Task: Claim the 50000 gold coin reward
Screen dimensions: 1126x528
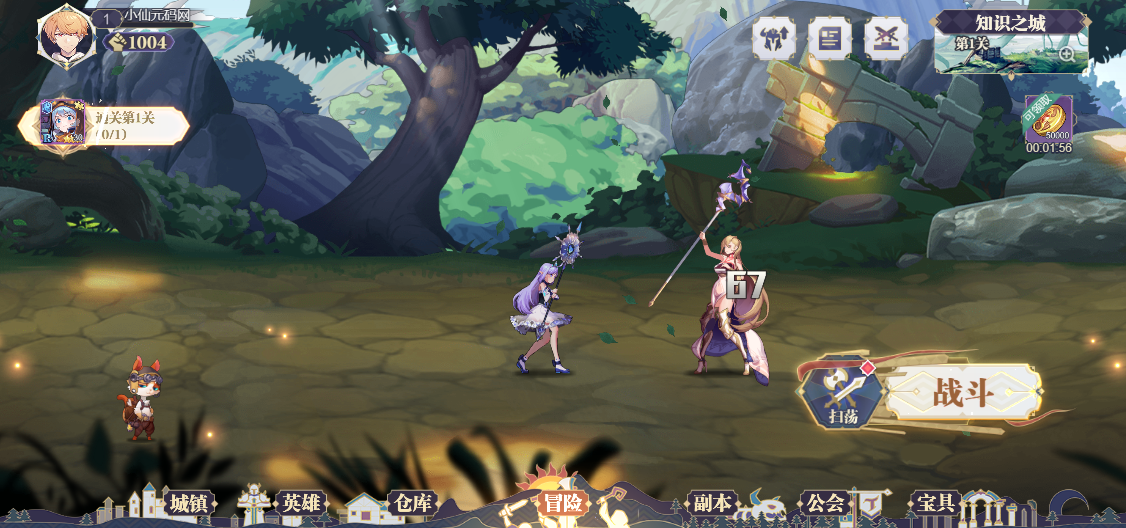Action: (x=1047, y=119)
